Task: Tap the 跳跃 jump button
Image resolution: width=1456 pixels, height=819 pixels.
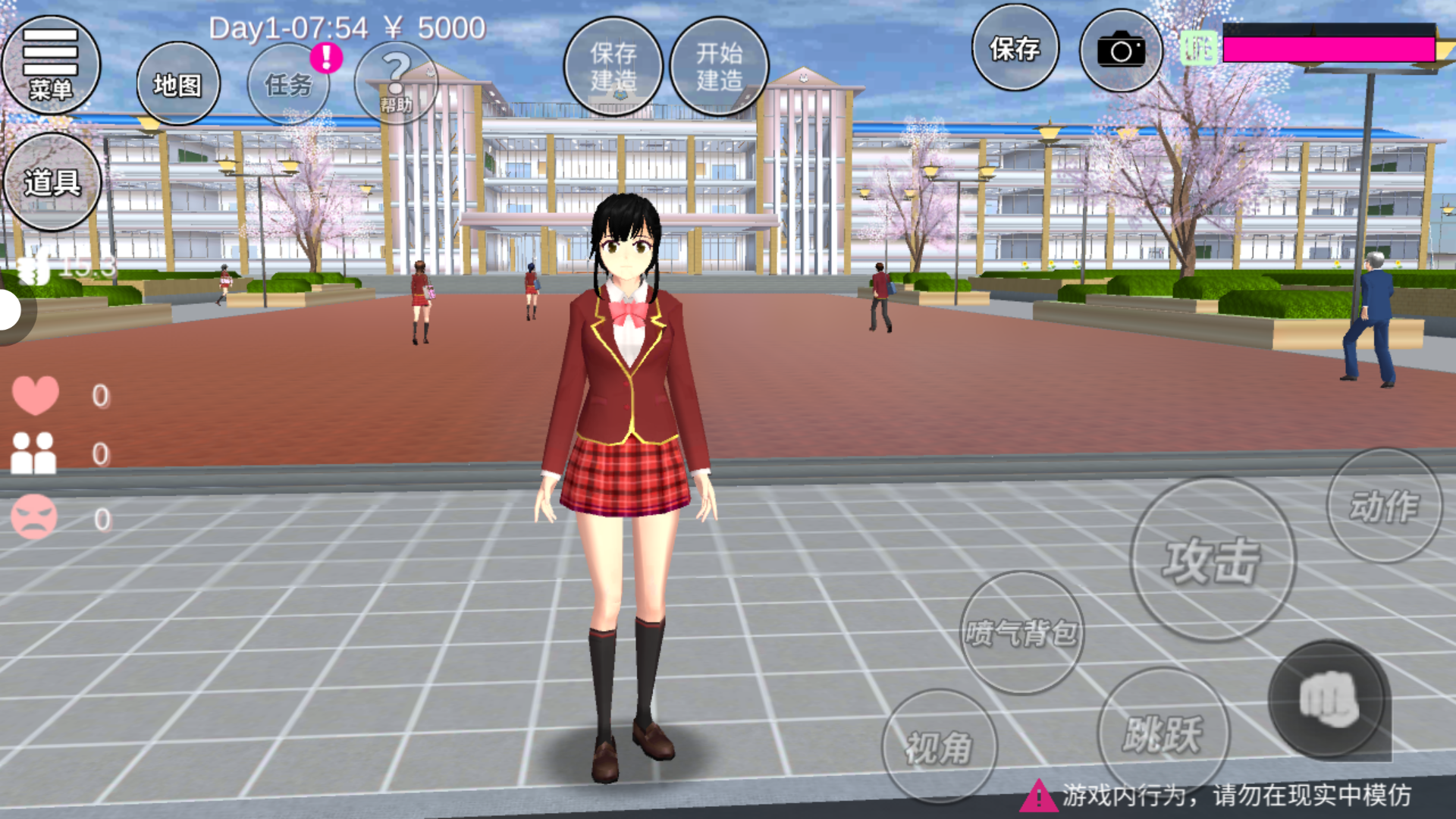Action: [x=1163, y=733]
